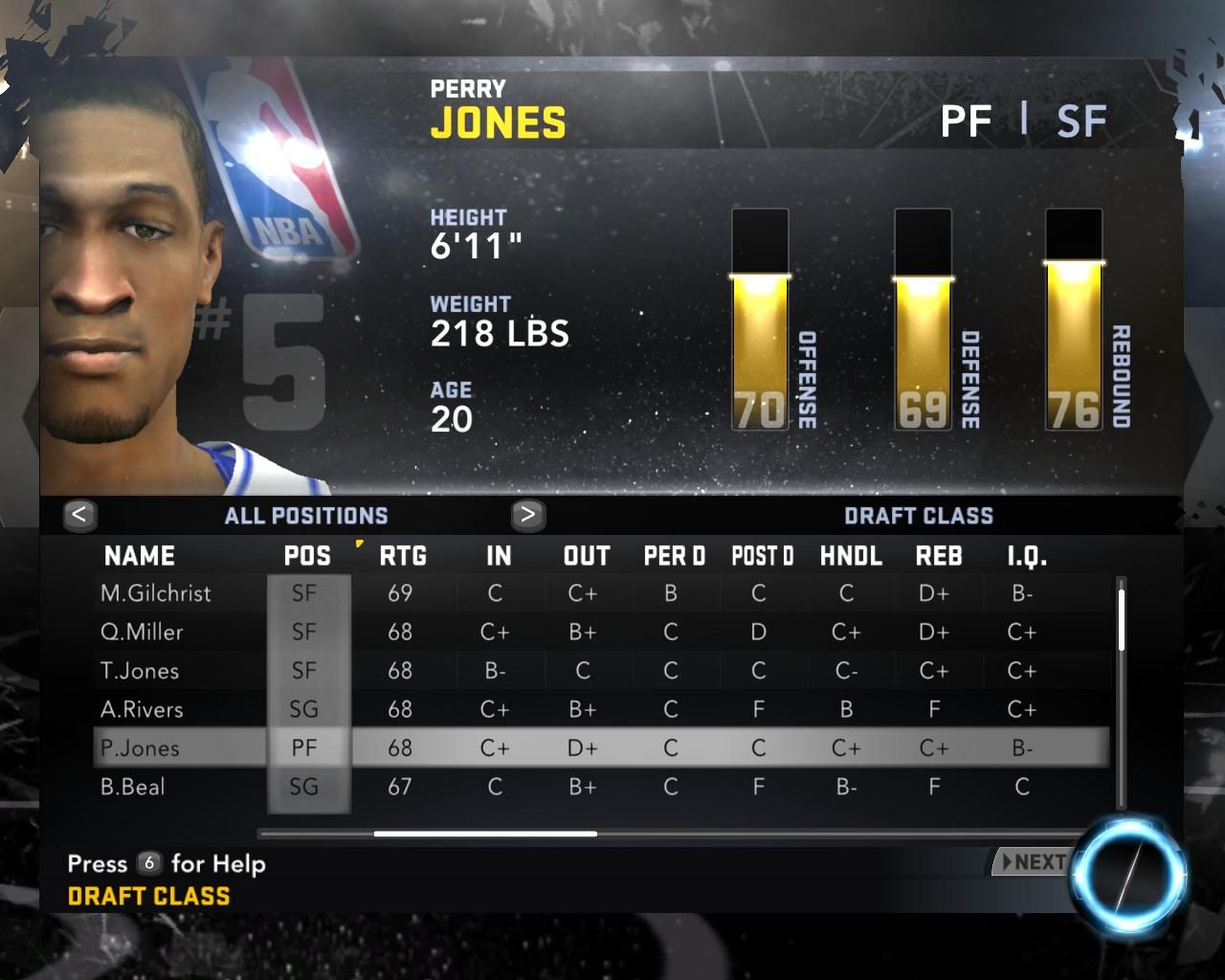Sort players by the RTG column
This screenshot has width=1225, height=980.
[403, 556]
